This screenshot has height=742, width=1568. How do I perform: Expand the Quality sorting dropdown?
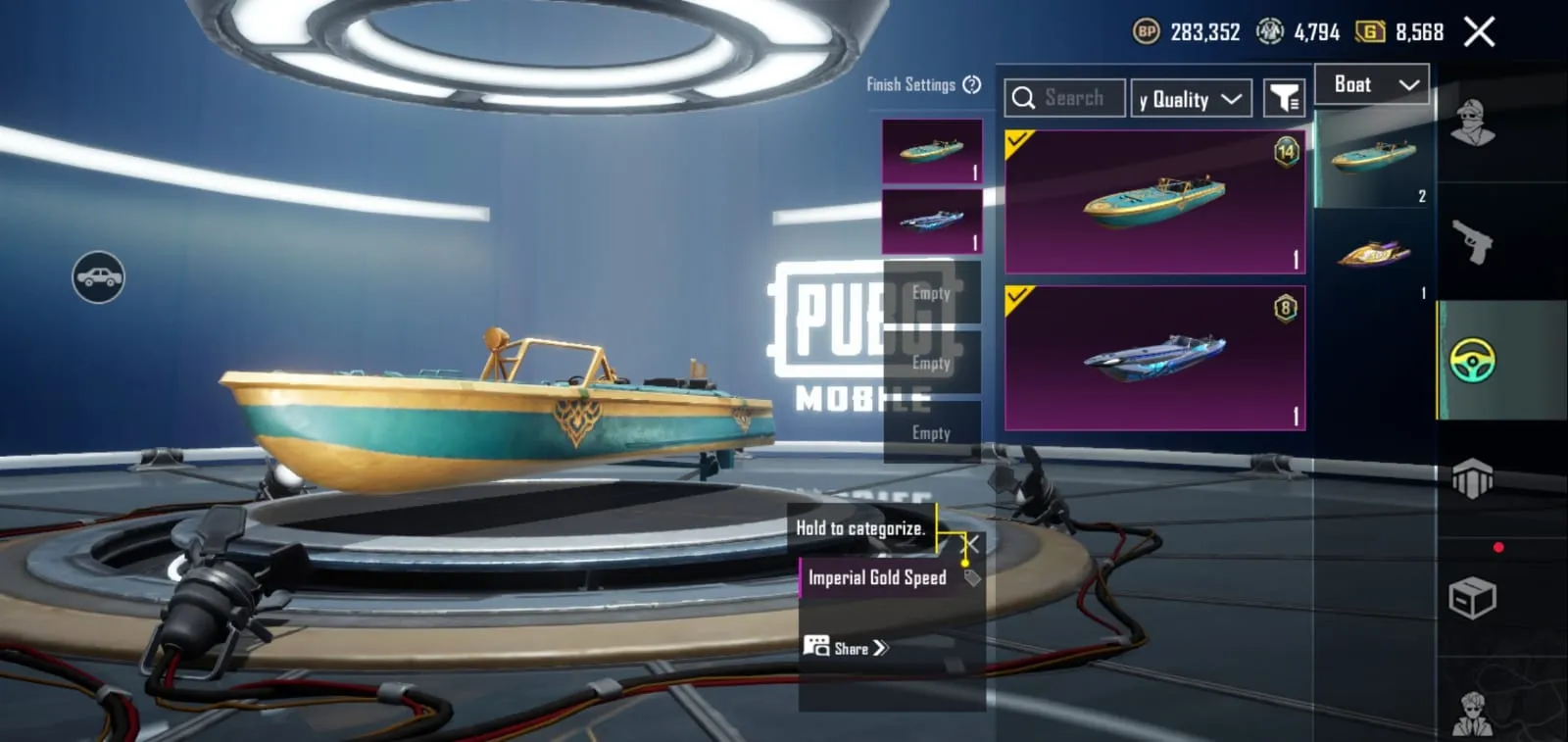pyautogui.click(x=1191, y=97)
